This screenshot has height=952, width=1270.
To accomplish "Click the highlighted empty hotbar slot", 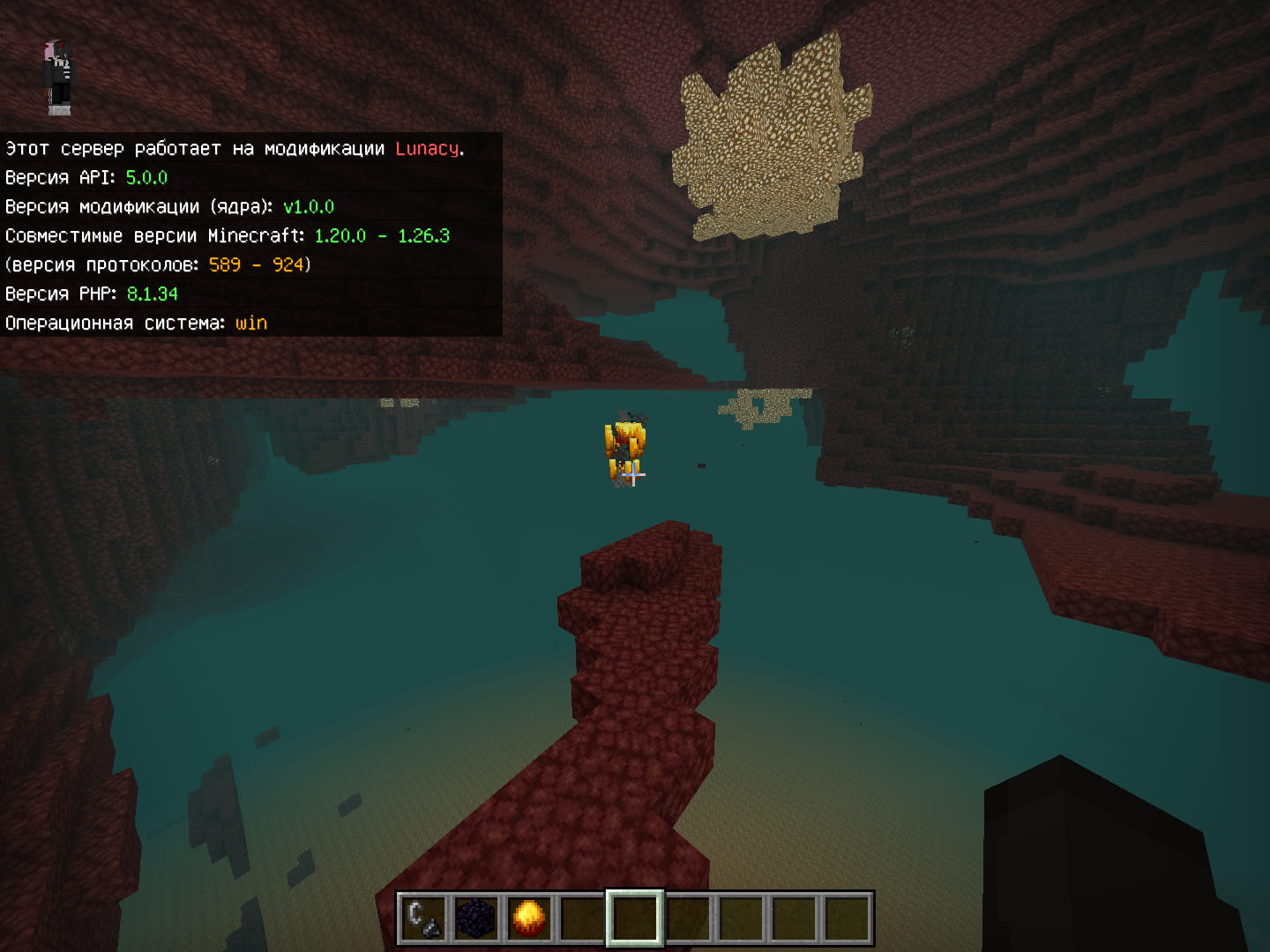I will click(x=635, y=918).
